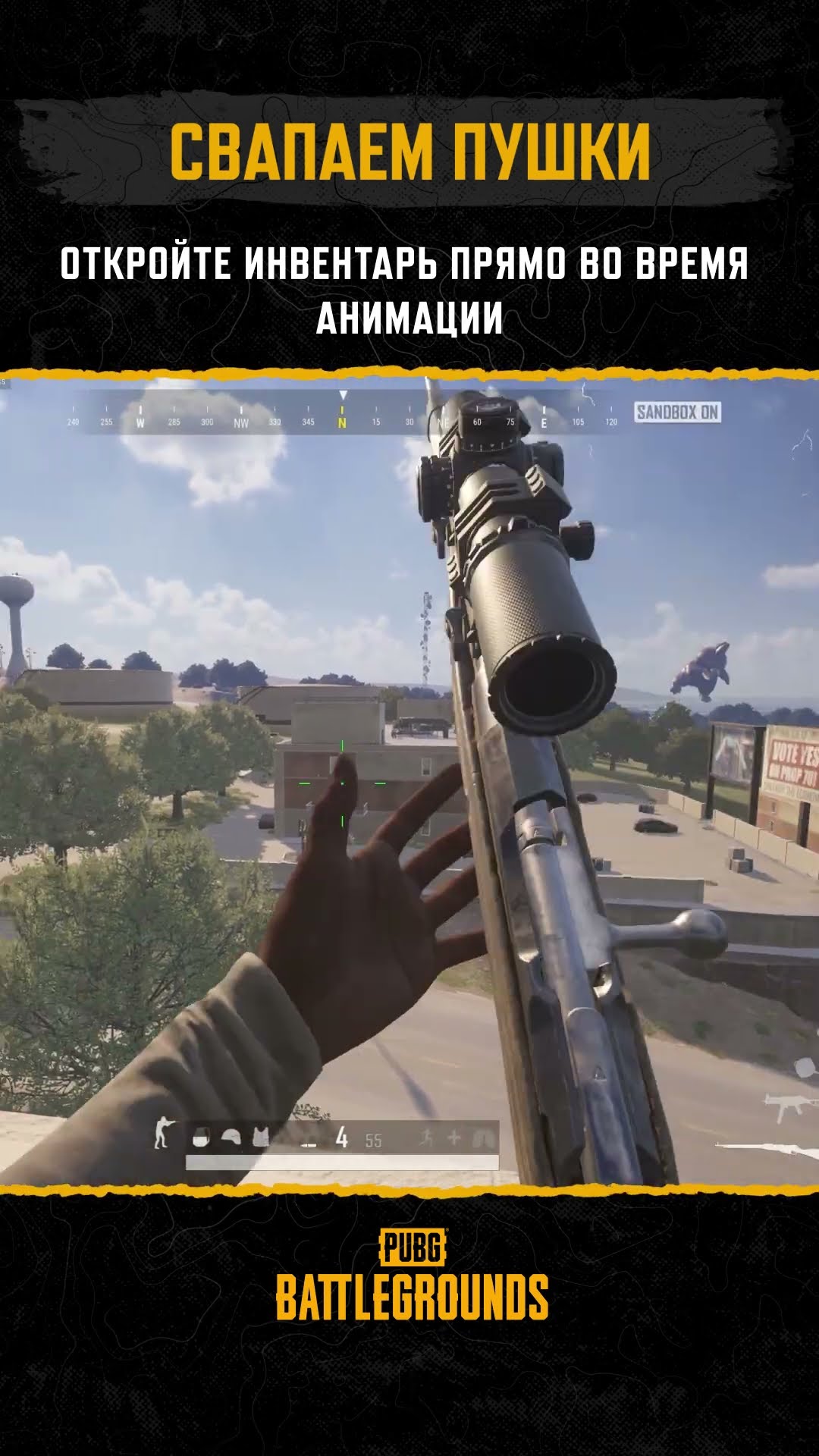The image size is (819, 1456).
Task: Select the healing plus indicator icon
Action: (454, 1137)
